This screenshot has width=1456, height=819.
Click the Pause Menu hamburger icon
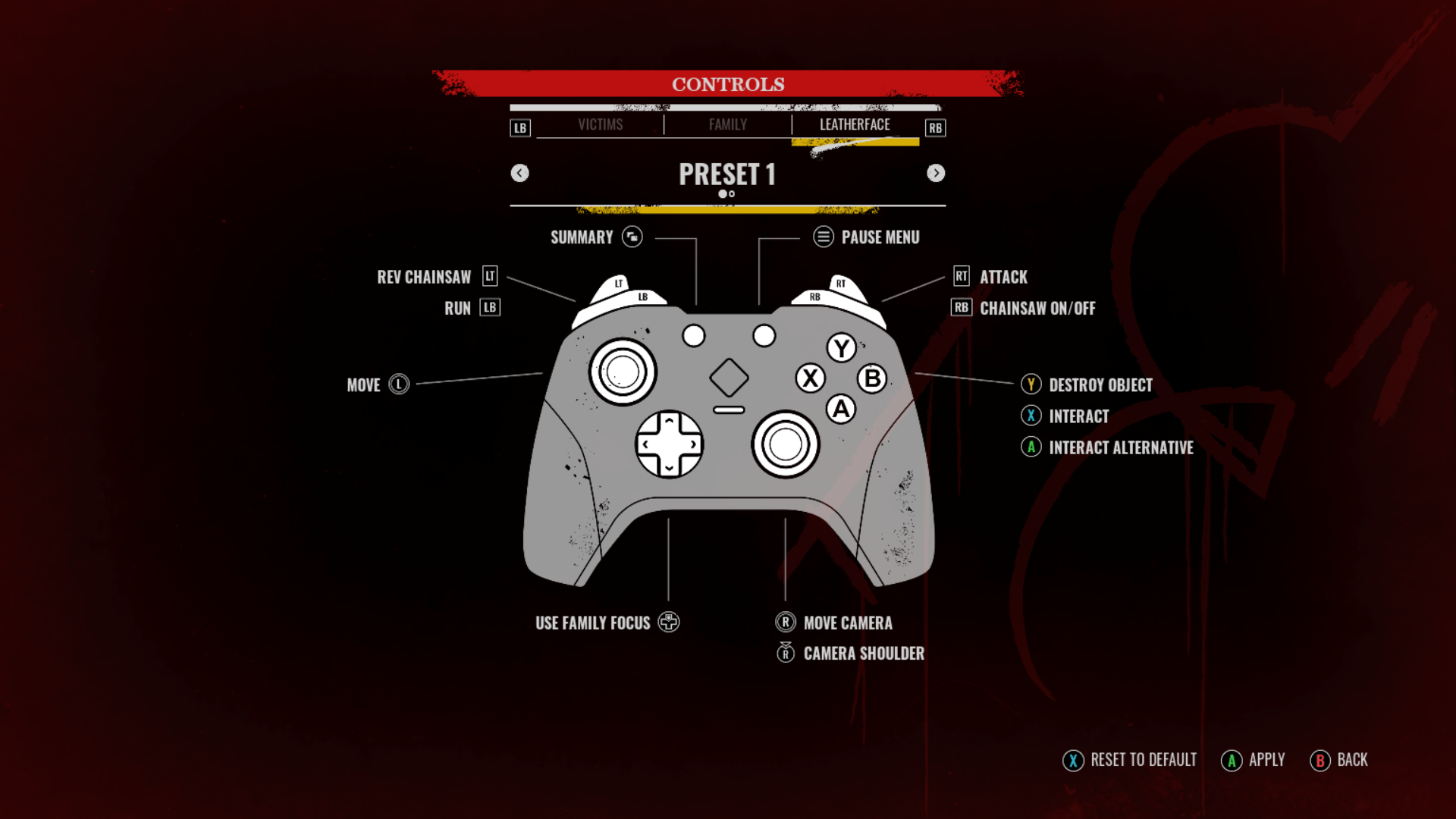coord(823,237)
